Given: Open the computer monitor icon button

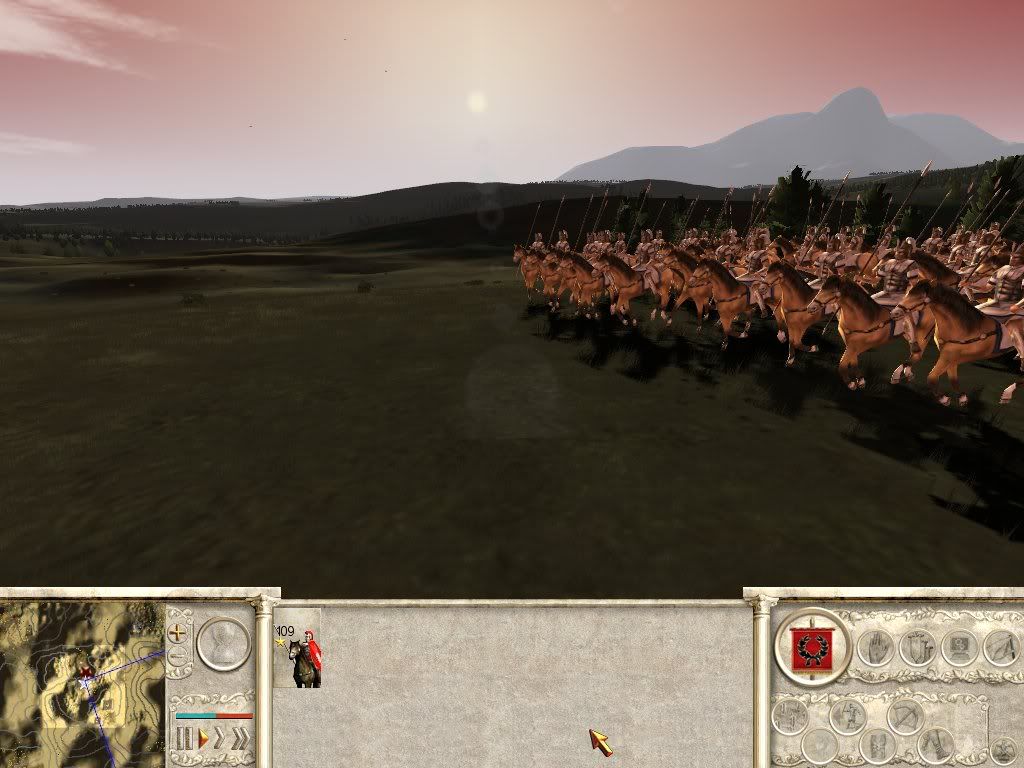Looking at the screenshot, I should [x=959, y=647].
